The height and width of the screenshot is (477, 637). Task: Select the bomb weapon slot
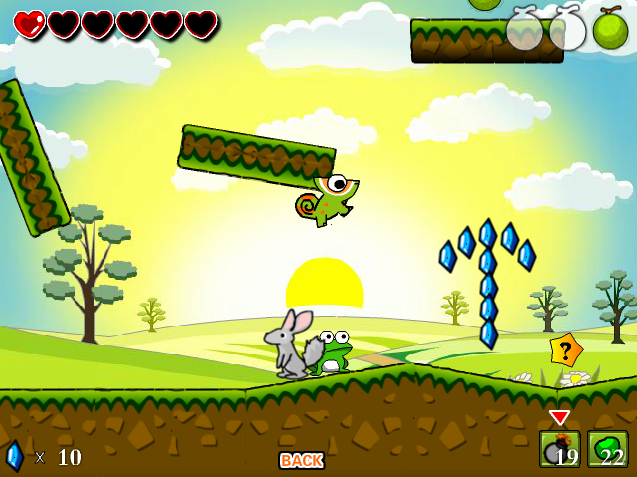(x=559, y=449)
